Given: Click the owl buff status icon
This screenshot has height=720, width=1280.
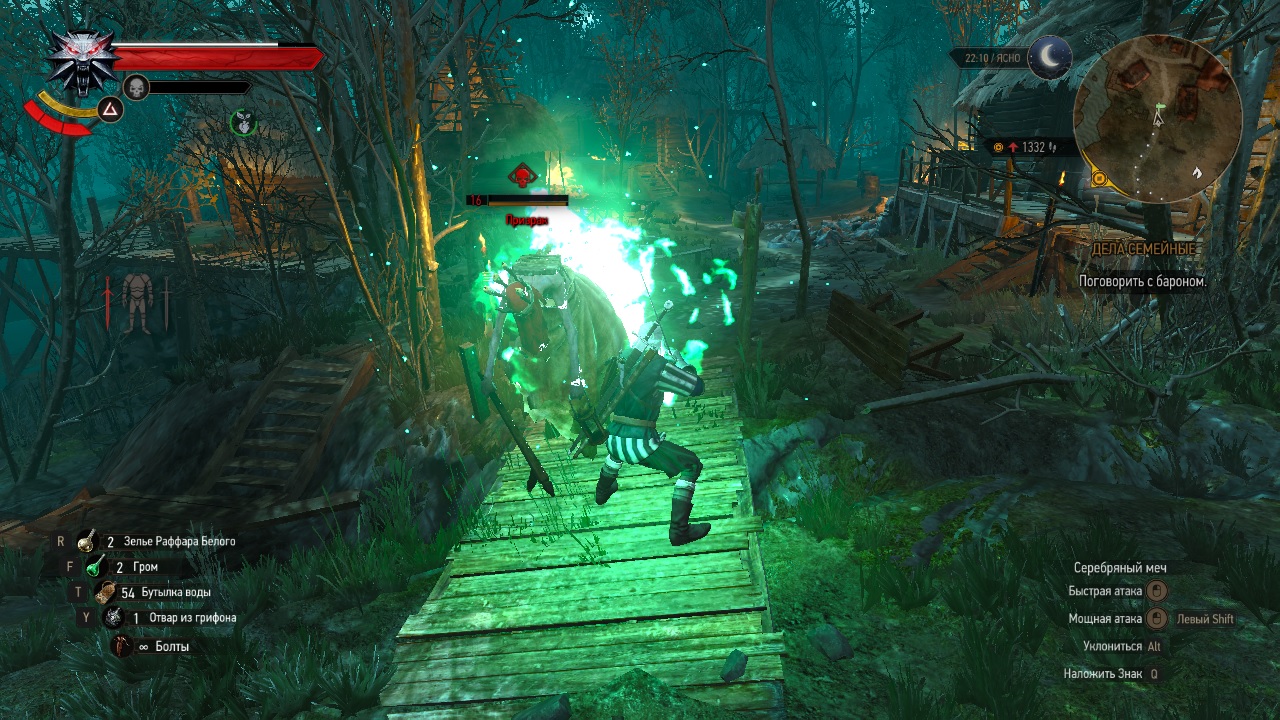Looking at the screenshot, I should [x=242, y=123].
